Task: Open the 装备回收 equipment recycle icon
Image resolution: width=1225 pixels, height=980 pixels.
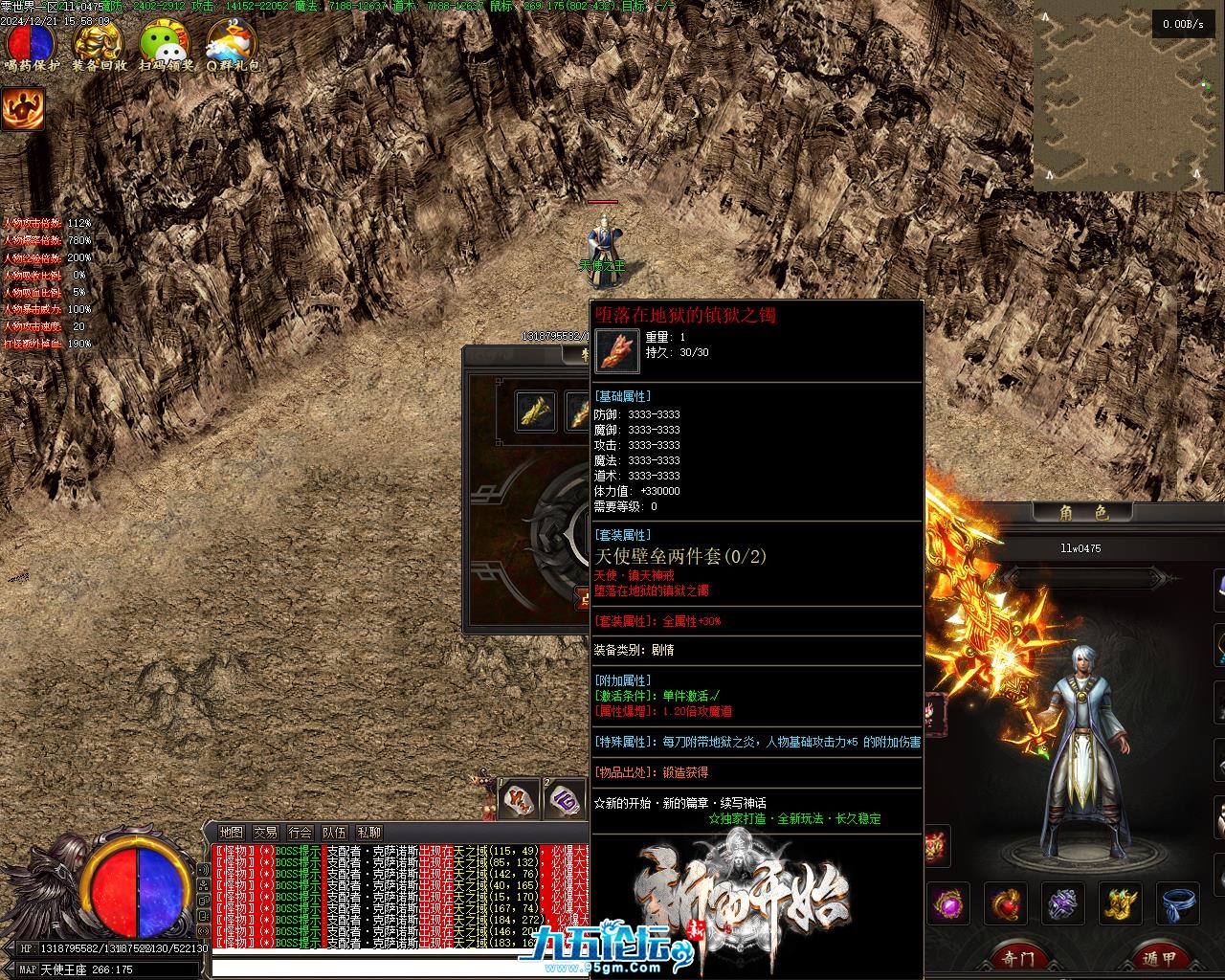Action: [99, 43]
